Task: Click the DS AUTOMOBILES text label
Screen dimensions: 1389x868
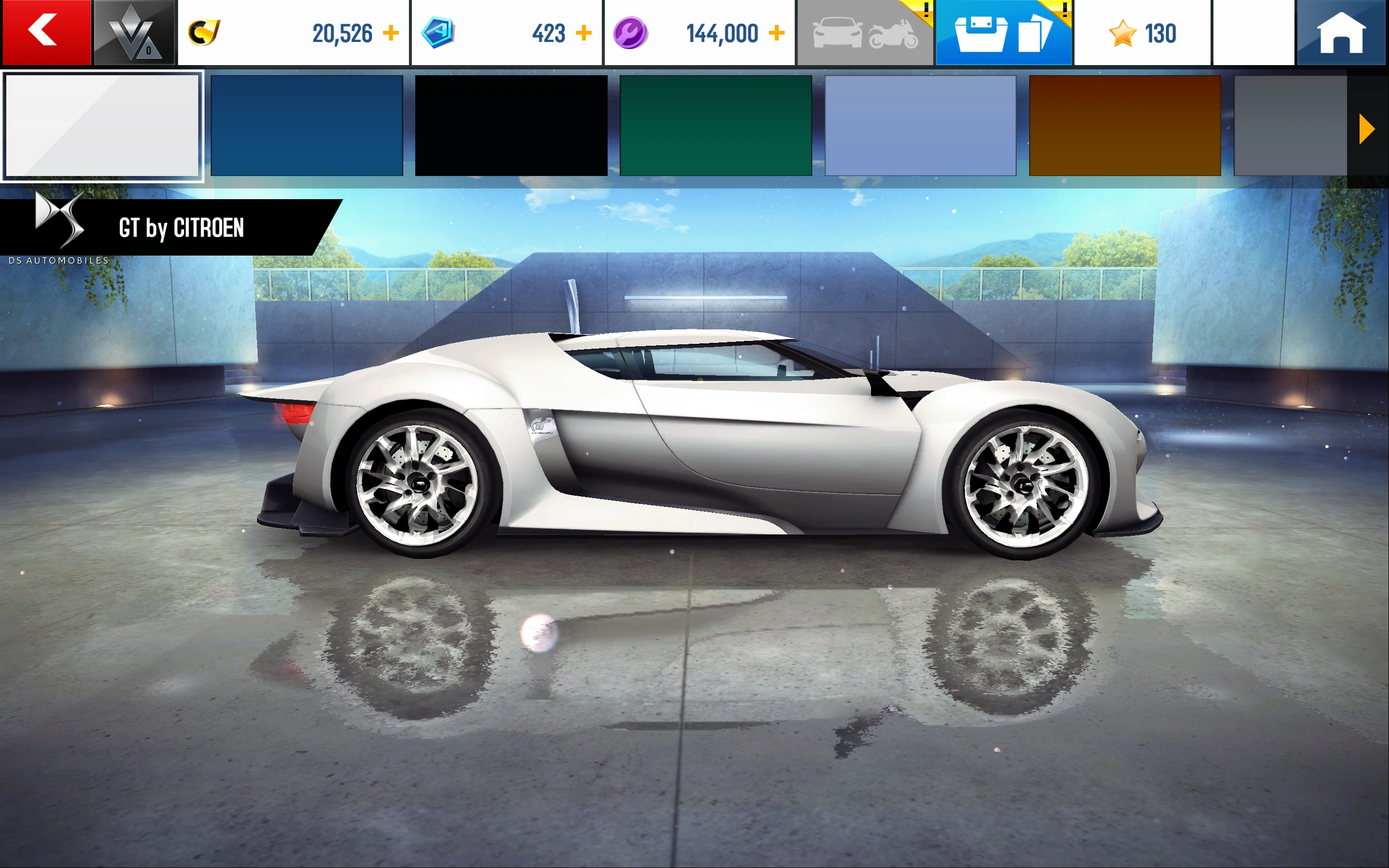Action: [57, 259]
